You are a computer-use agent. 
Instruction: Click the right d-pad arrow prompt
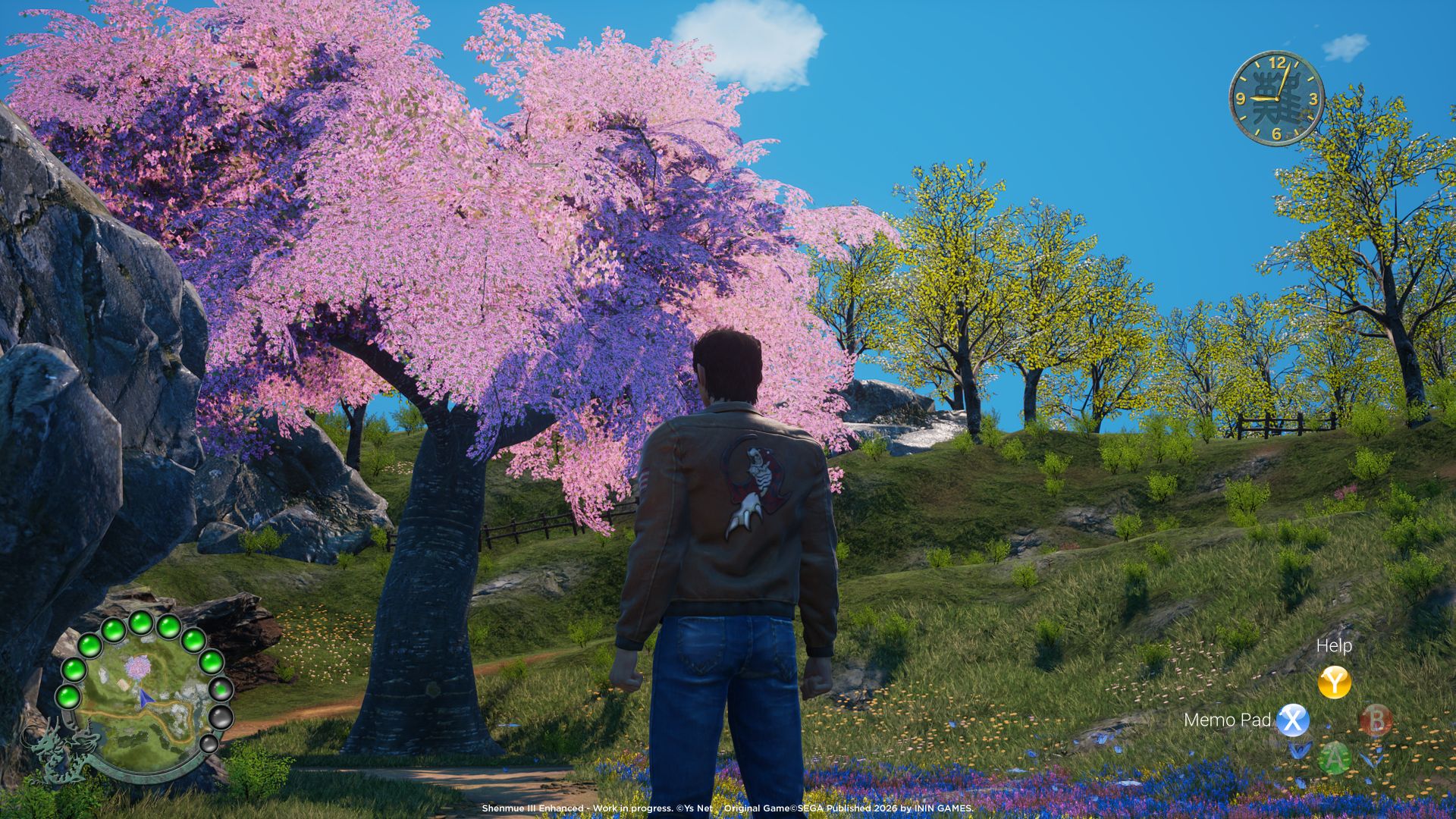[x=1372, y=757]
